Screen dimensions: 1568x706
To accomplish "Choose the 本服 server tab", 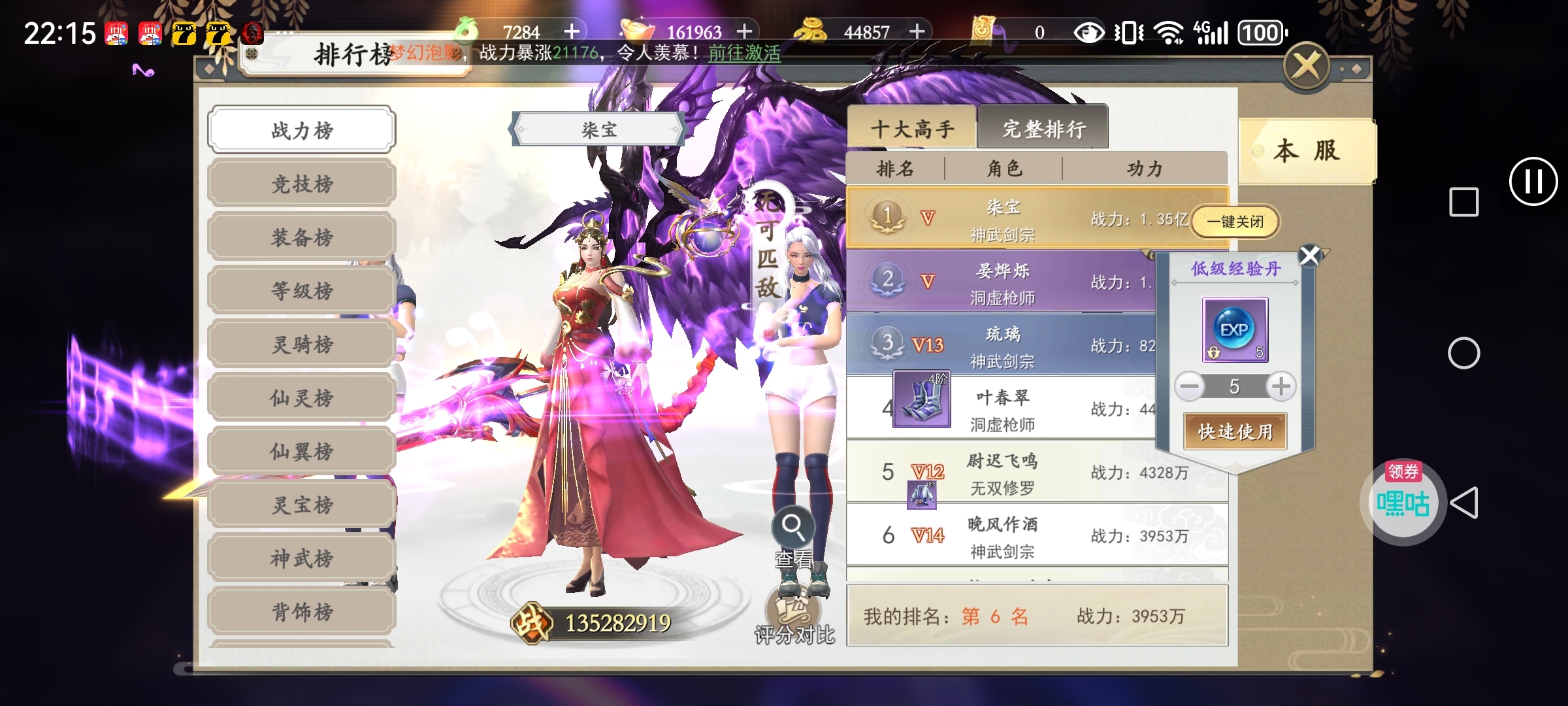I will point(1307,151).
